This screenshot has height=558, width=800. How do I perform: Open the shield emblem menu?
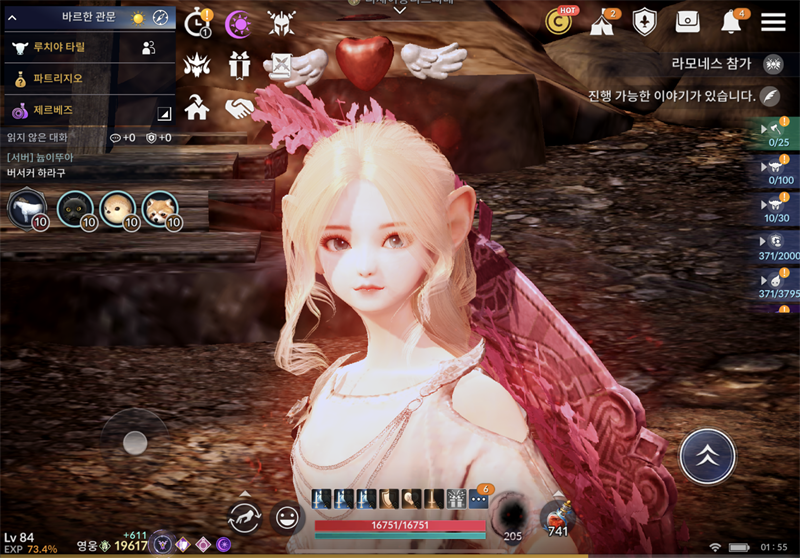[x=645, y=22]
